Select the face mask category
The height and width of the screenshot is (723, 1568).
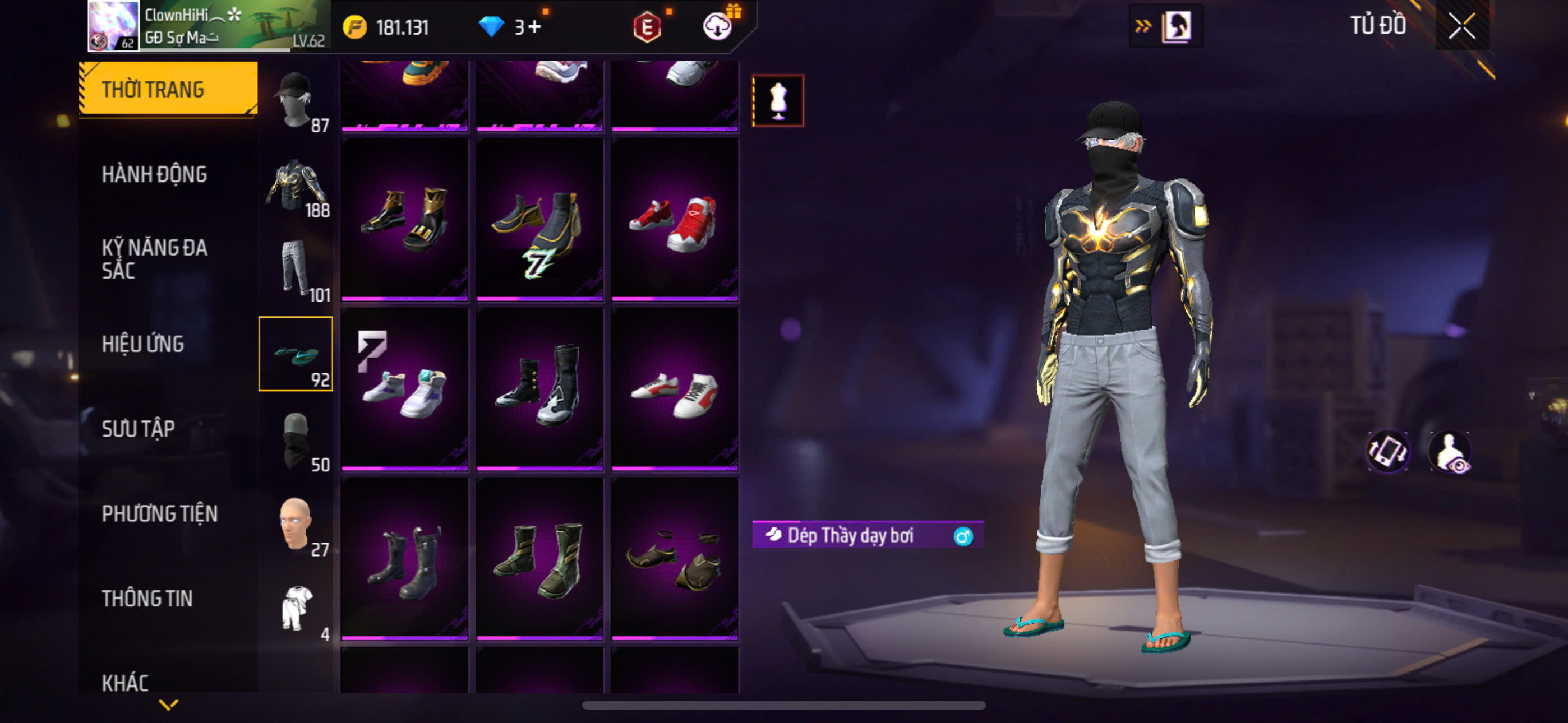[296, 439]
